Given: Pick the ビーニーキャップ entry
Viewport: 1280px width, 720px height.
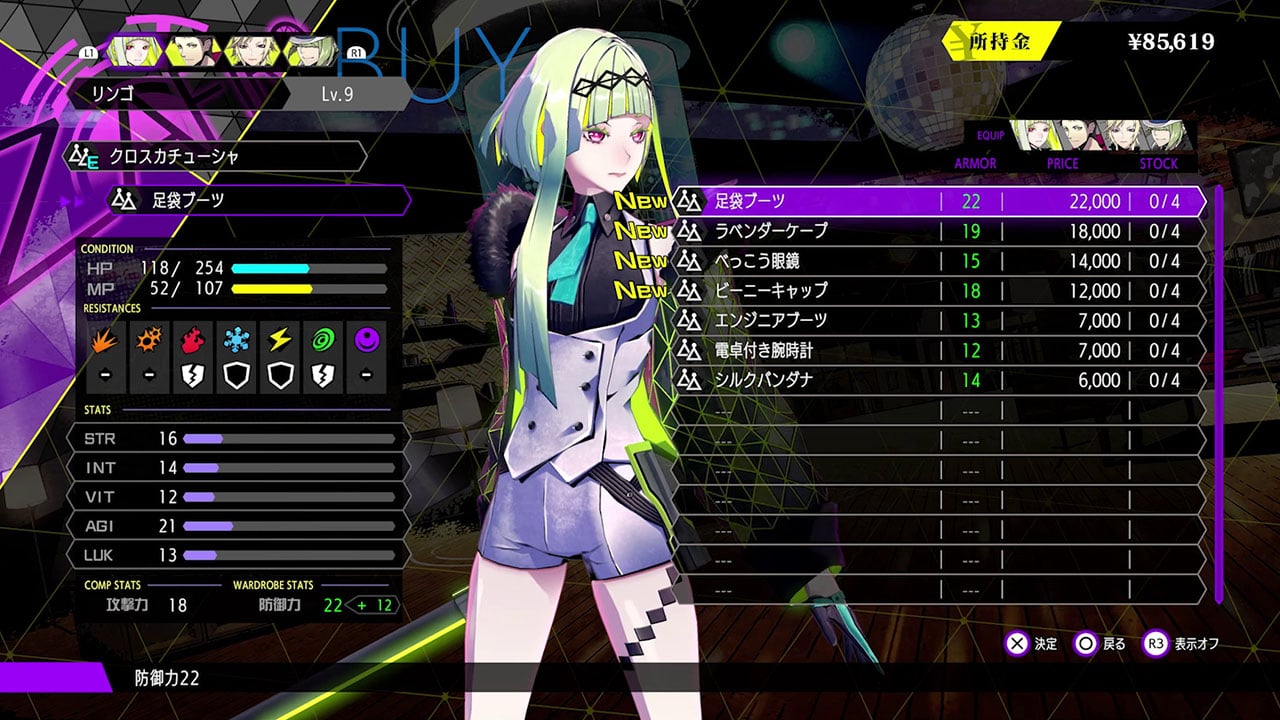Looking at the screenshot, I should [x=938, y=291].
